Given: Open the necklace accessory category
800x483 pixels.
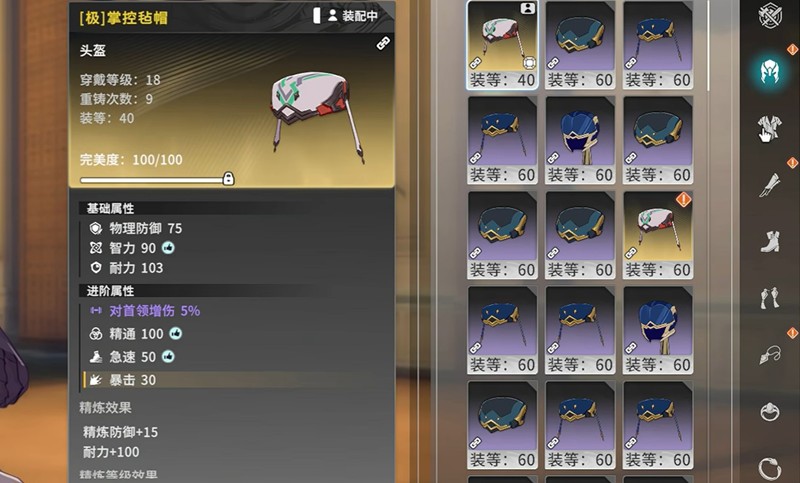Looking at the screenshot, I should tap(768, 355).
